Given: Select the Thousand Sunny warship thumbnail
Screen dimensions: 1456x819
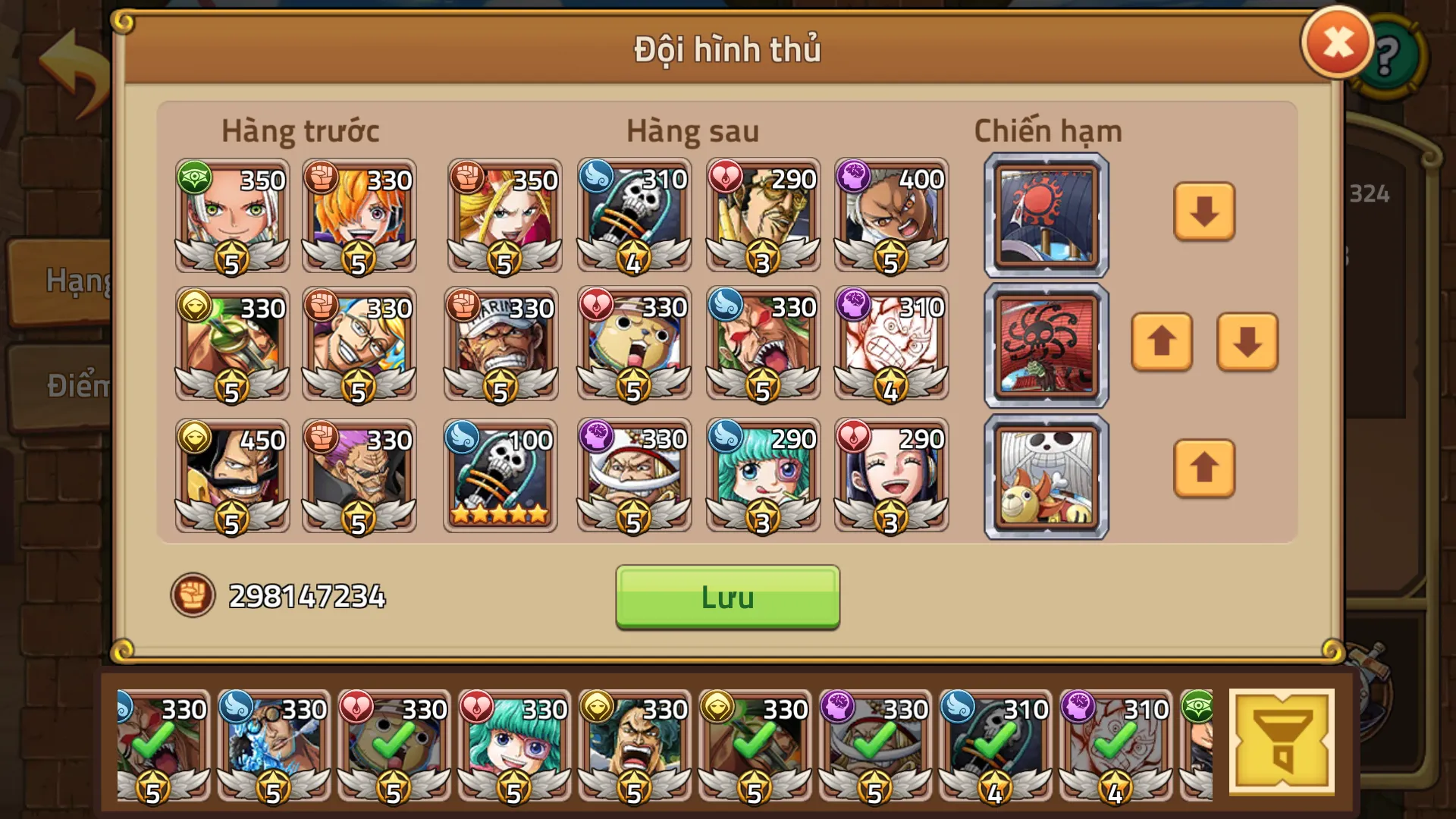Looking at the screenshot, I should pos(1045,477).
